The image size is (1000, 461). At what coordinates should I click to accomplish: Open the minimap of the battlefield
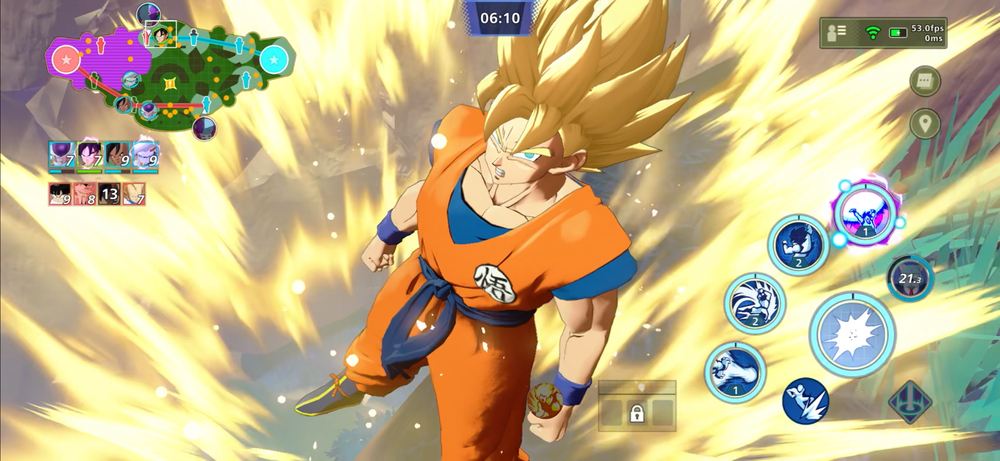point(170,72)
